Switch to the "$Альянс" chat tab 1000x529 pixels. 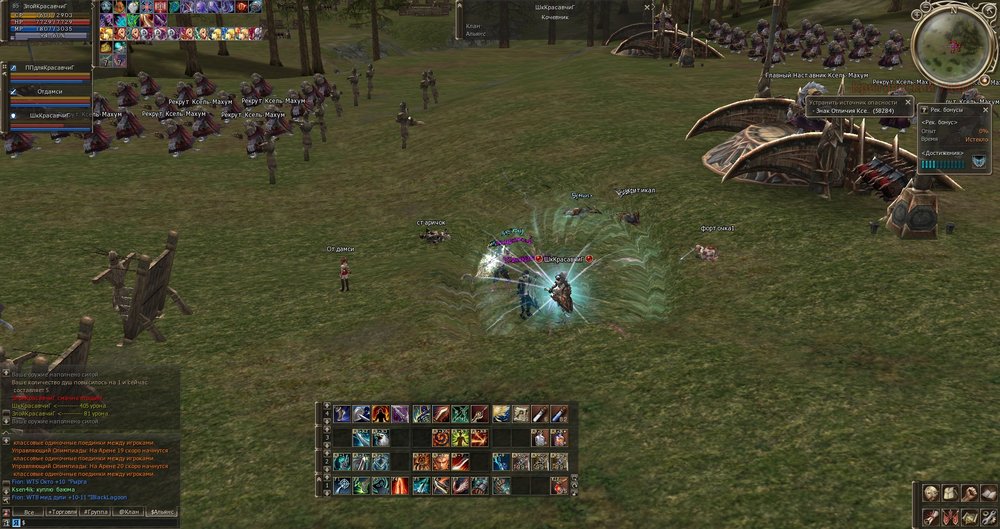[163, 512]
